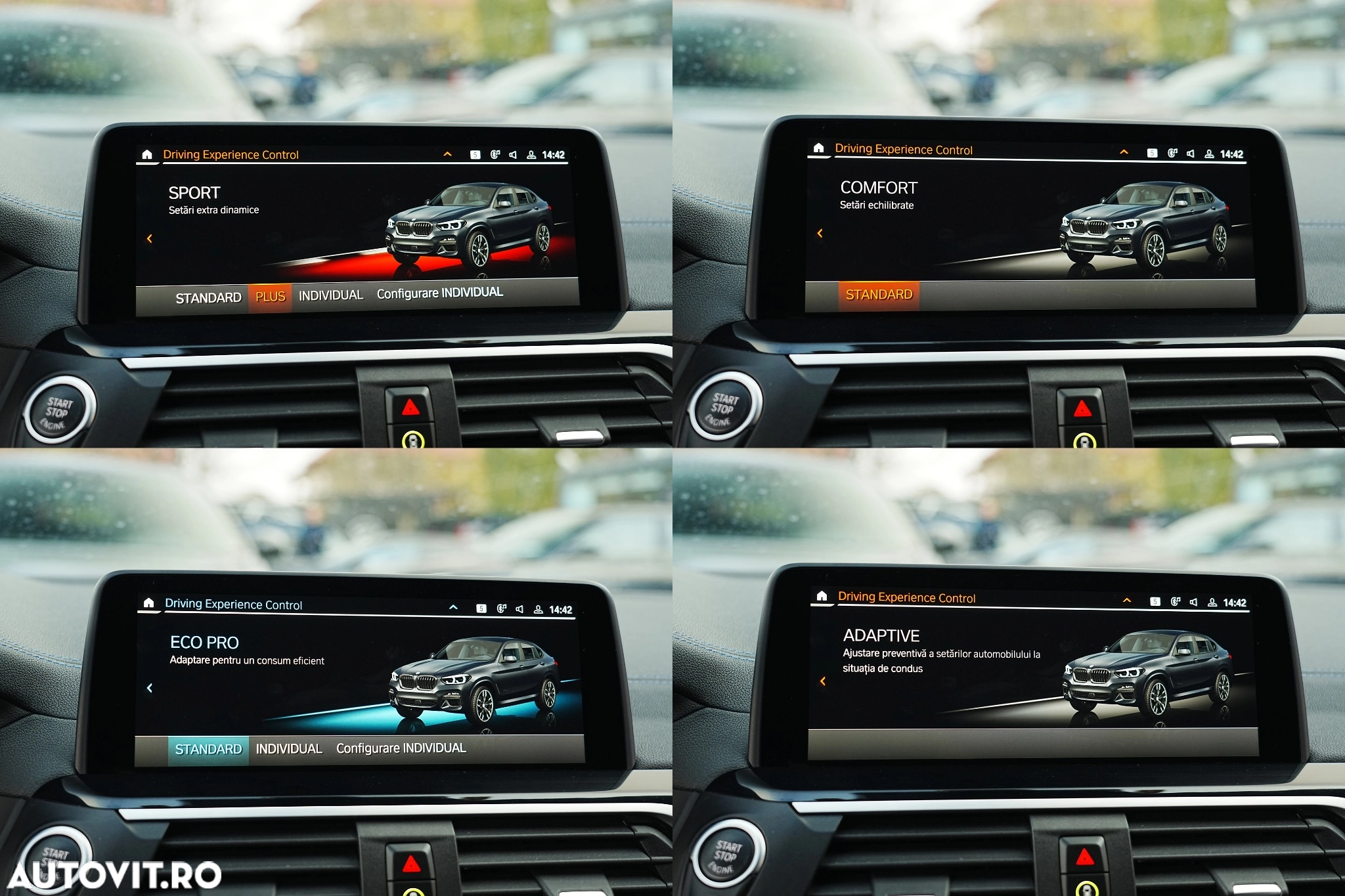This screenshot has height=896, width=1345.
Task: Open the Driving Experience Control title on ADAPTIVE screen
Action: (x=906, y=597)
